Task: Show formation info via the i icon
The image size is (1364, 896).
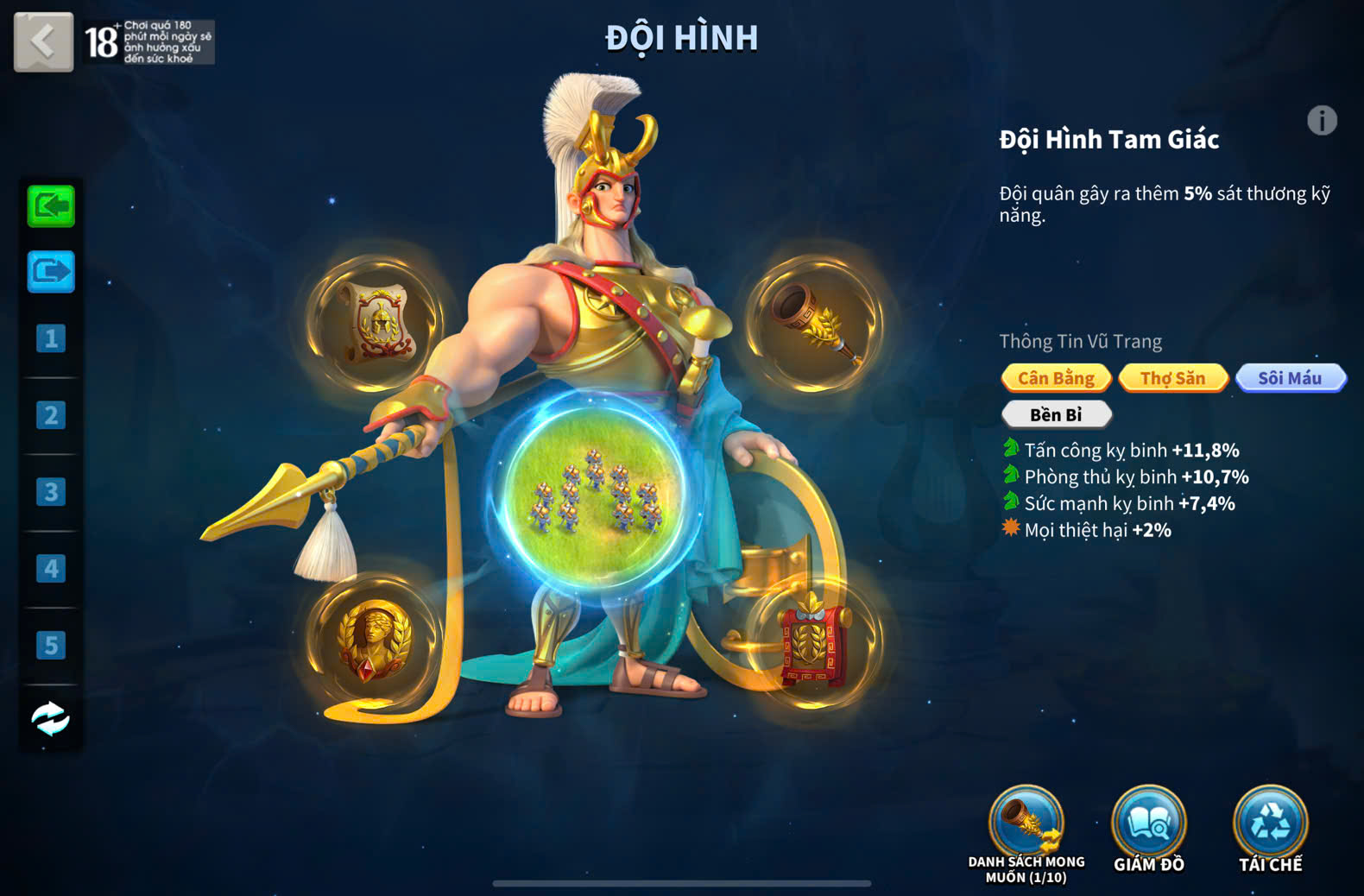Action: pyautogui.click(x=1321, y=121)
